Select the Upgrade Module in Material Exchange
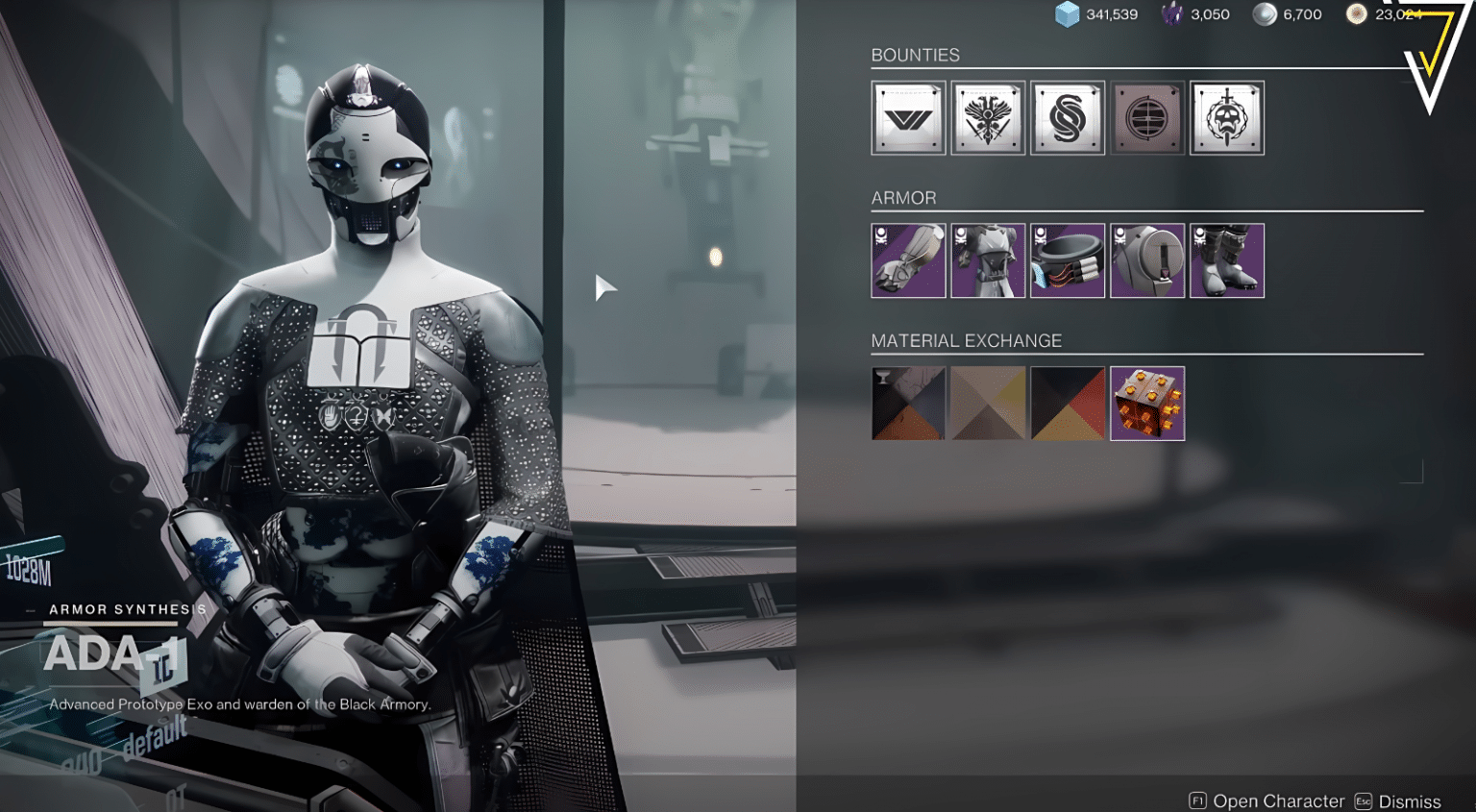1476x812 pixels. point(1147,403)
